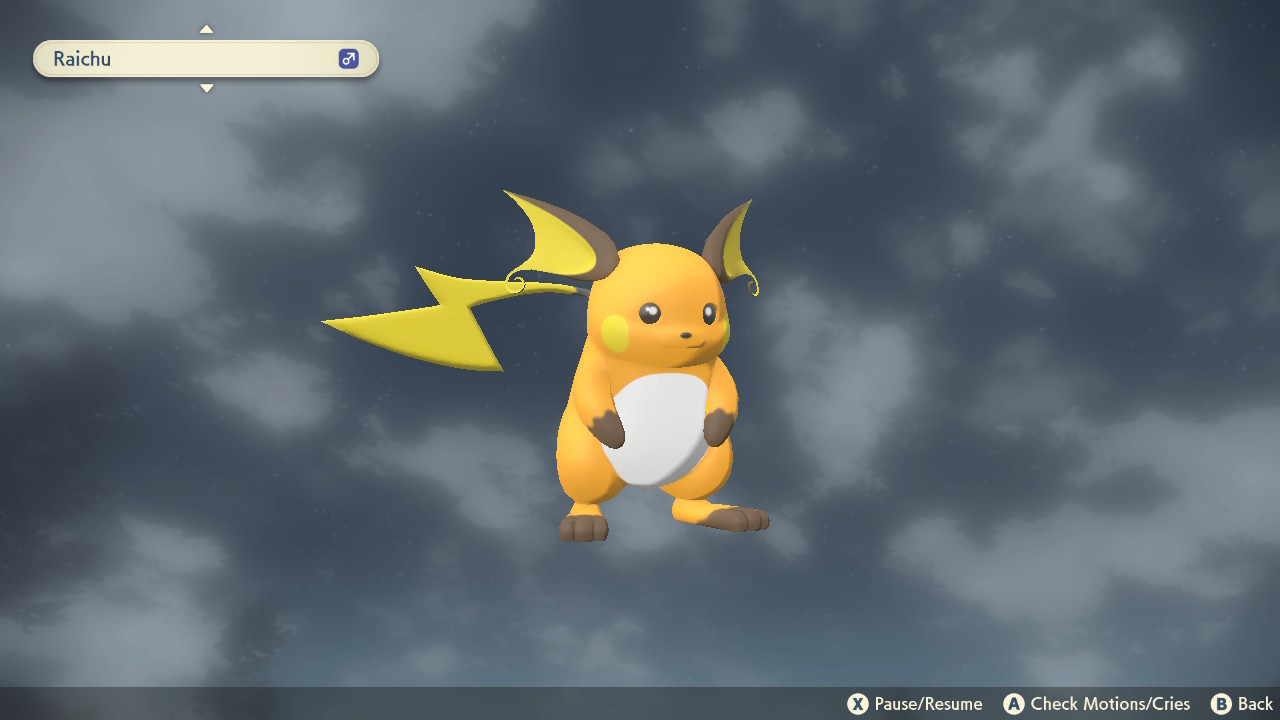Tap the B control glyph in the bottom bar
Screen dimensions: 1280x720
1219,704
